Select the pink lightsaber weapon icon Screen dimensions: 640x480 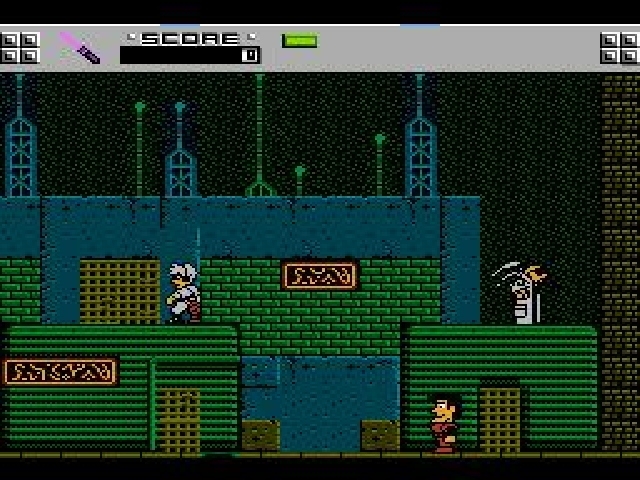point(79,47)
